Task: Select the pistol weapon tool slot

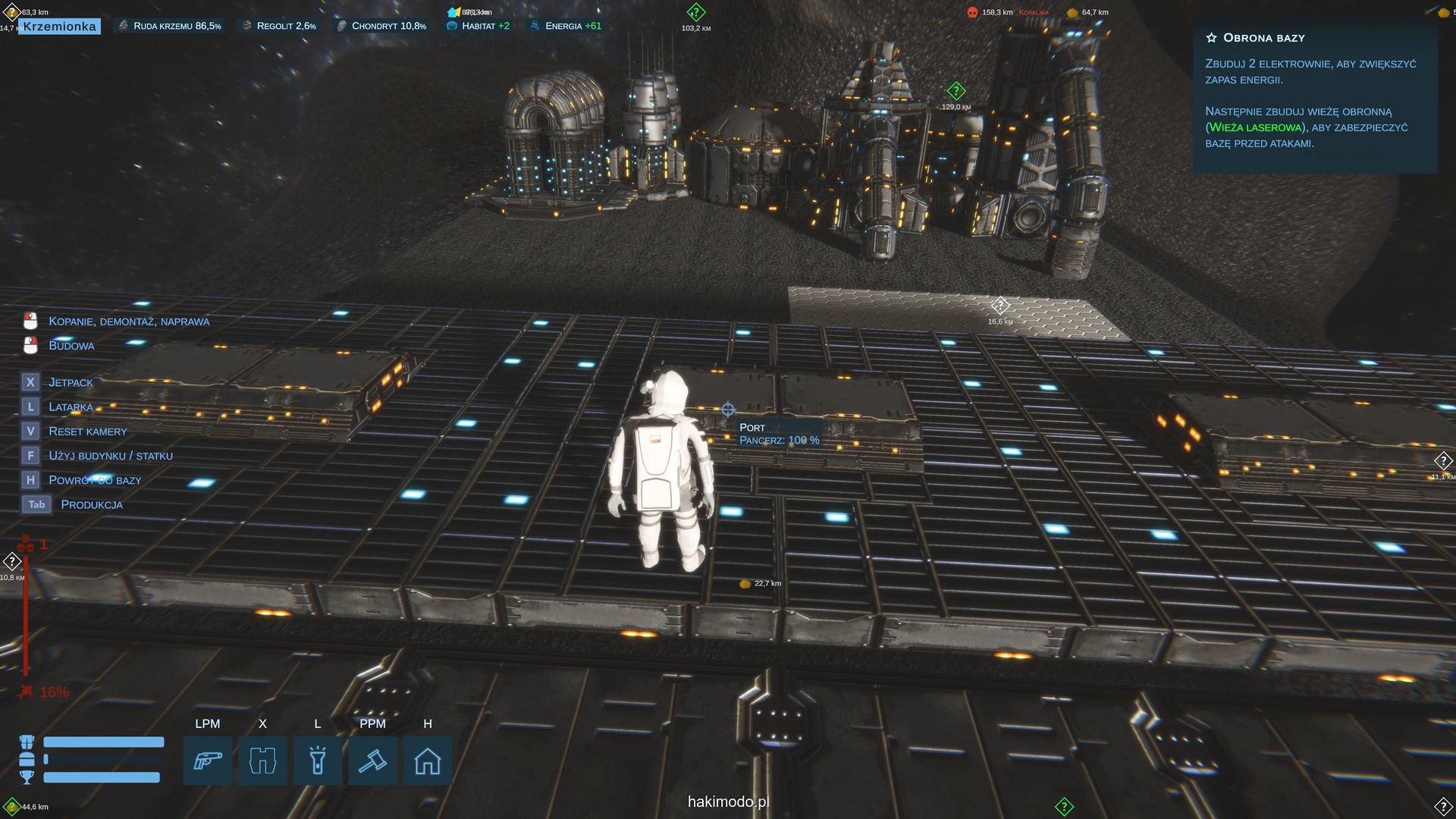Action: pyautogui.click(x=208, y=761)
